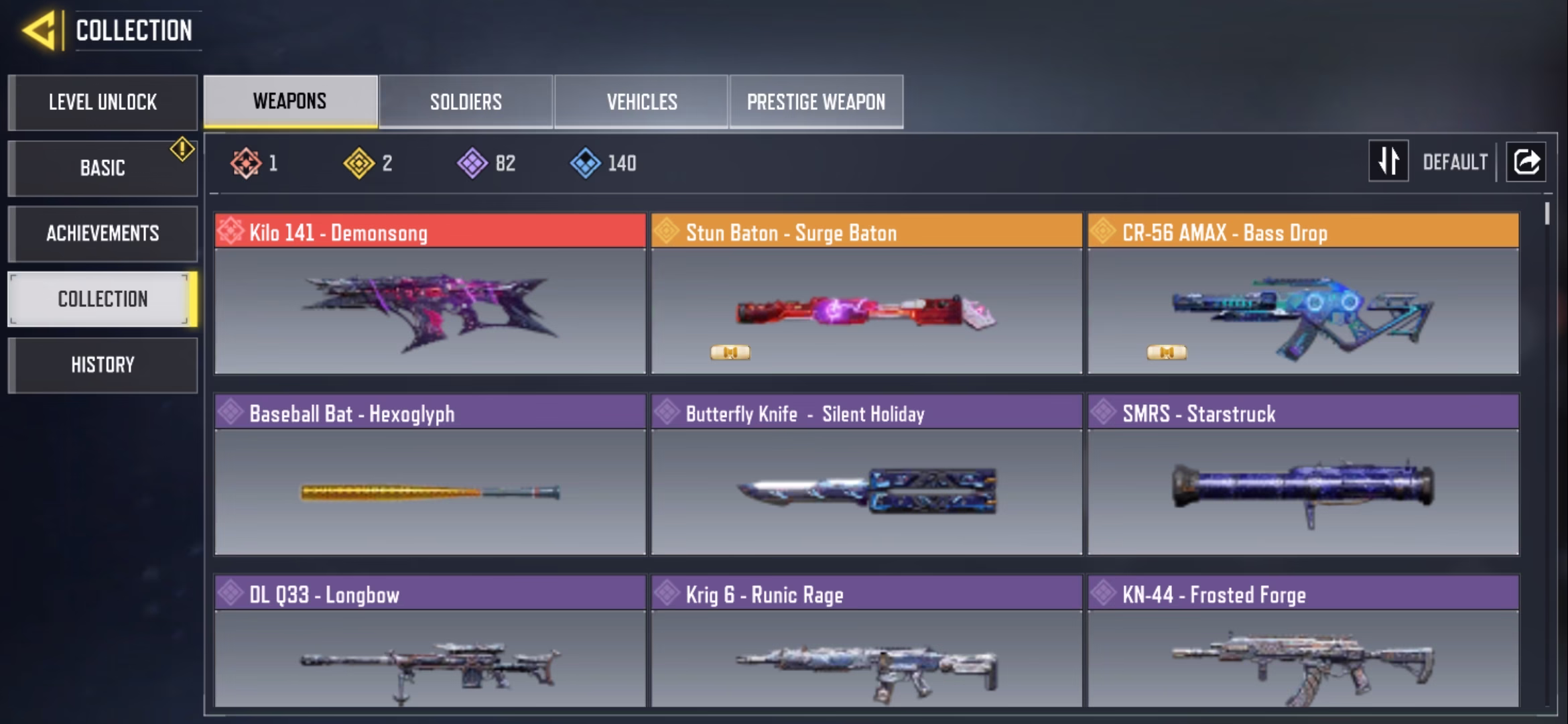The width and height of the screenshot is (1568, 724).
Task: View the SMRS - Starstruck launcher
Action: coord(1303,475)
